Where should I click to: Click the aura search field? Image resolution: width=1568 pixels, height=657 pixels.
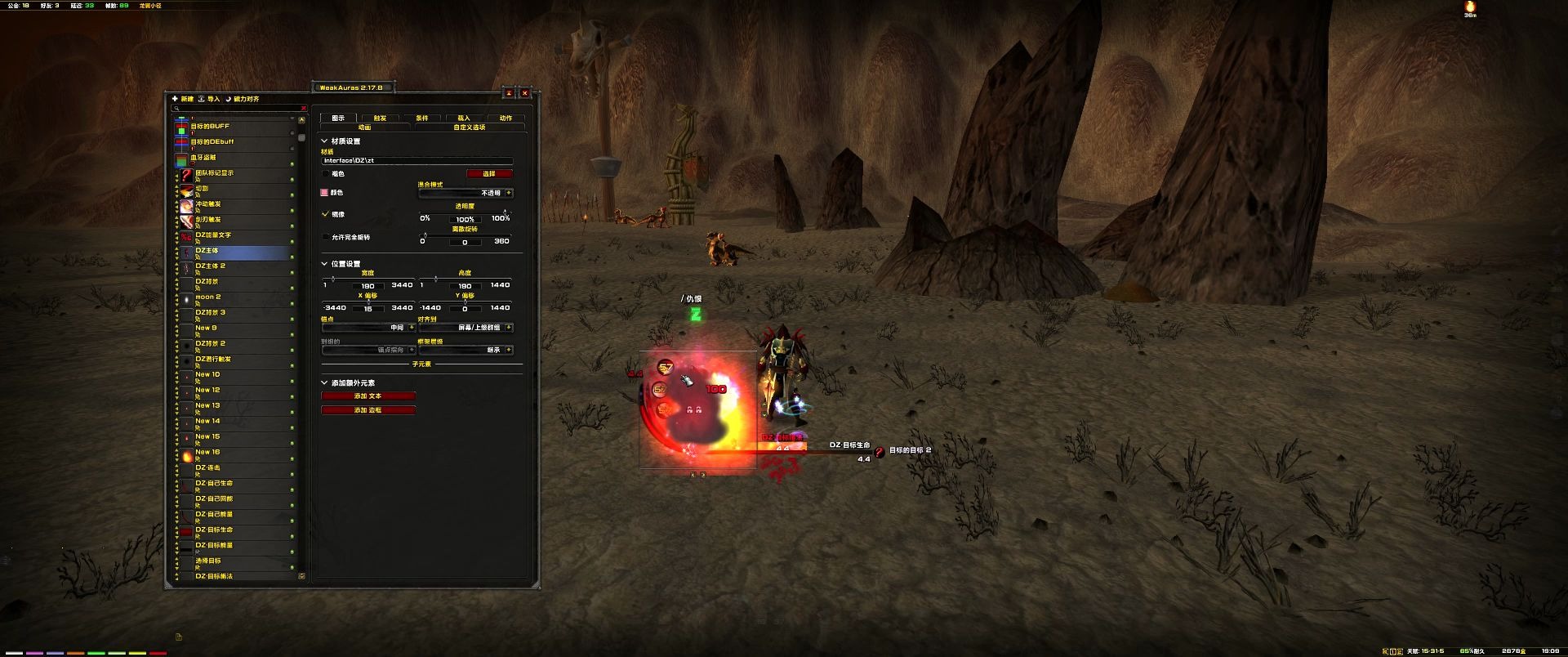[238, 109]
